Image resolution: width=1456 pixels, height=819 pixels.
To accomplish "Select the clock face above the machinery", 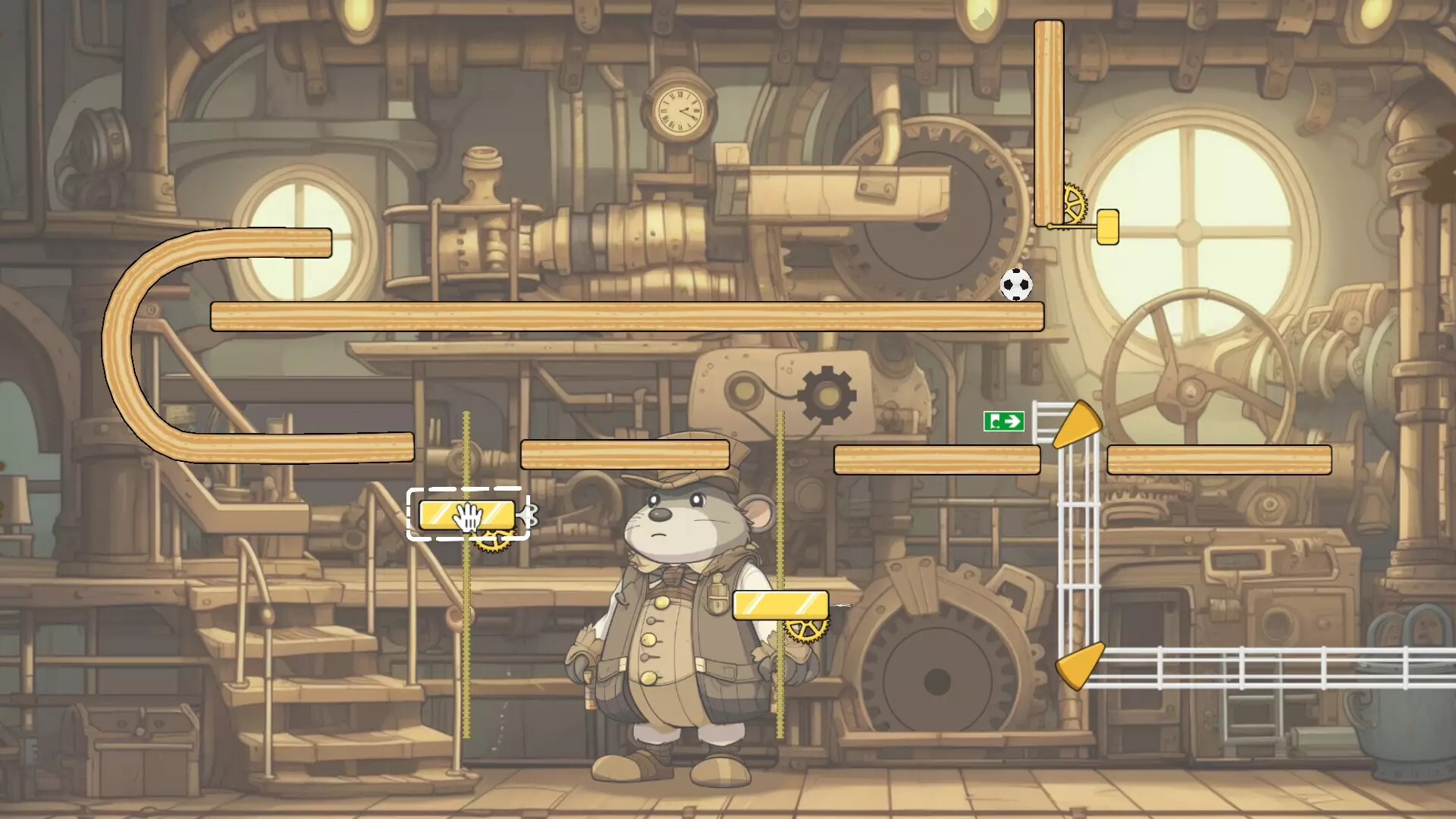I will click(679, 111).
